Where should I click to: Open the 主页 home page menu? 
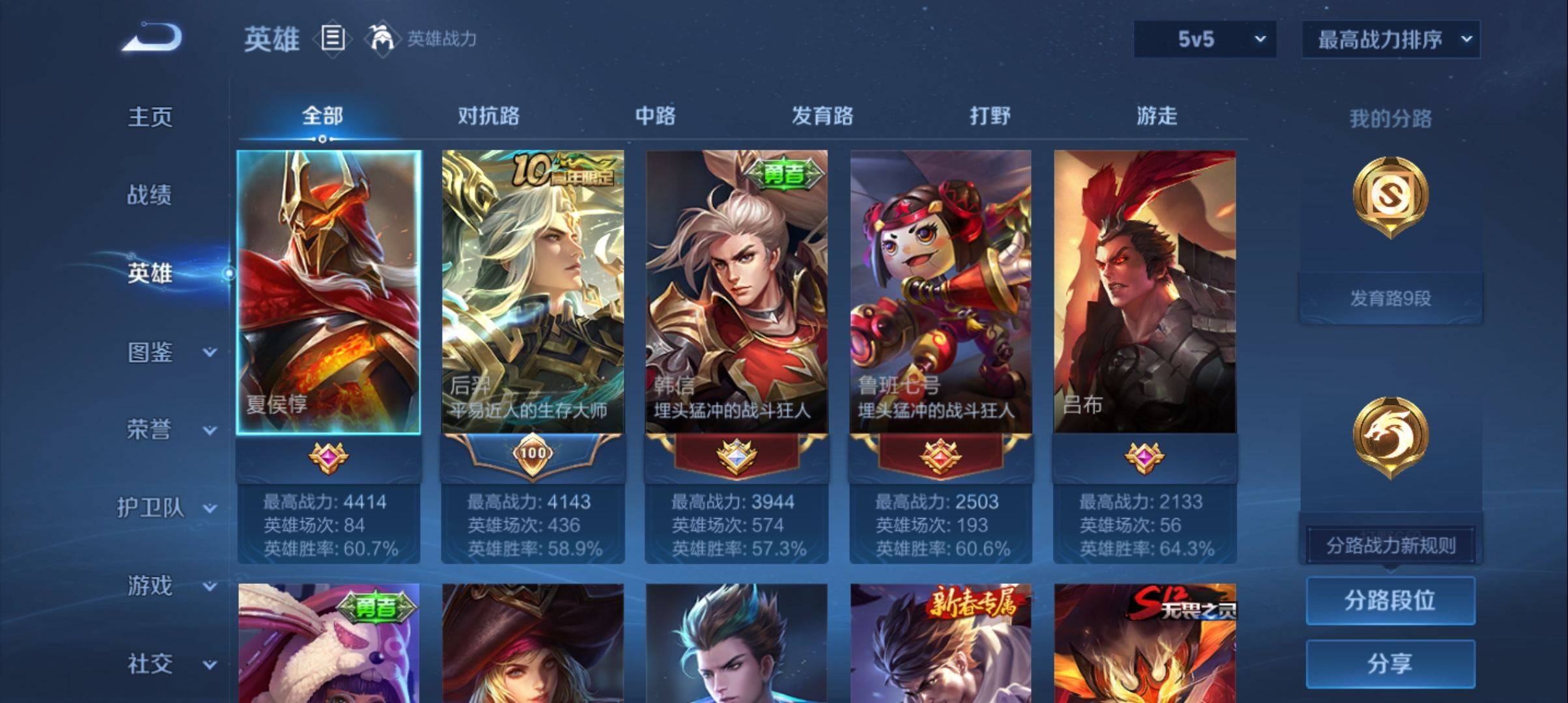click(x=150, y=117)
